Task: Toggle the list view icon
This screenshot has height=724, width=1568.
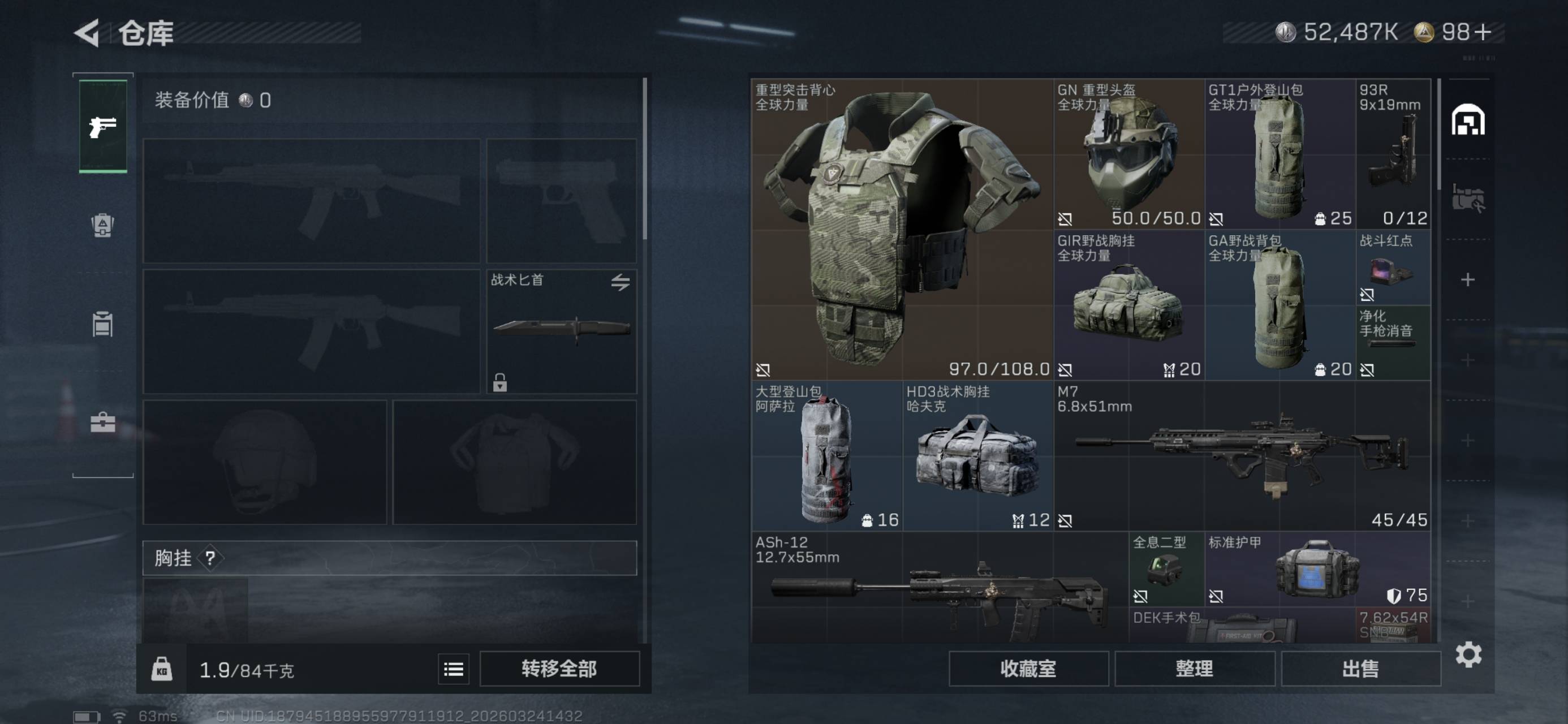Action: [454, 669]
